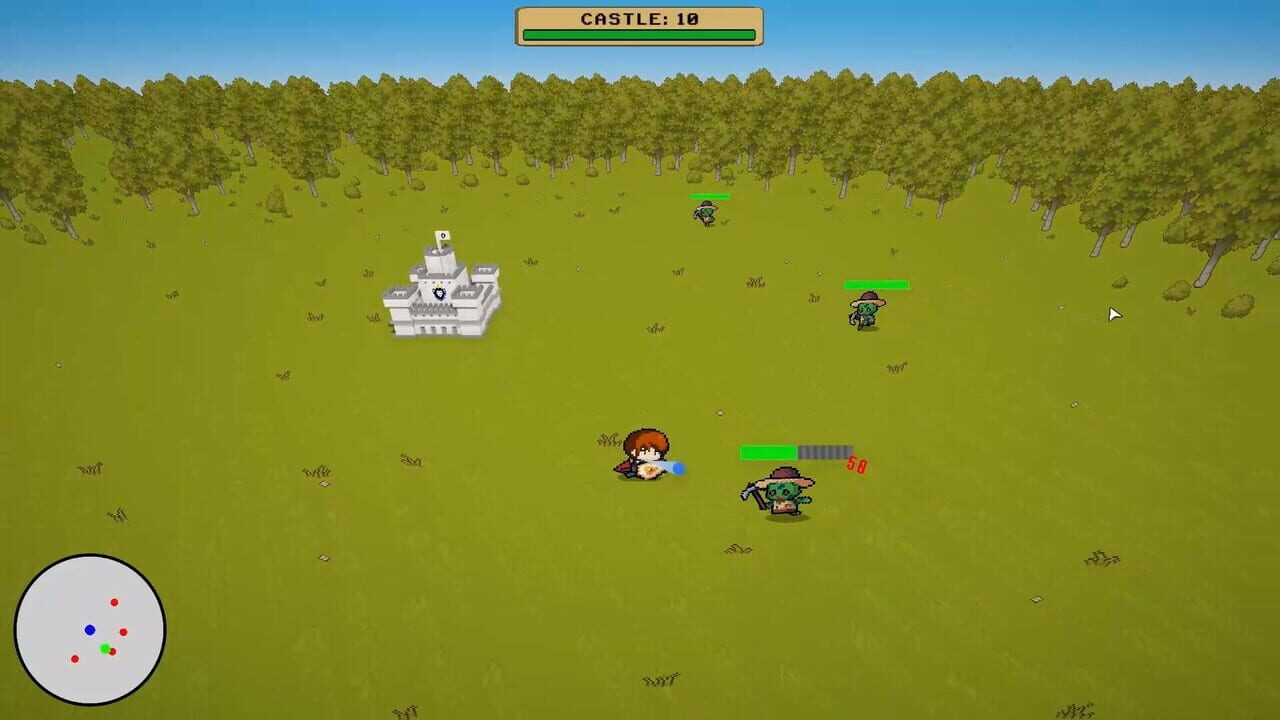
Task: Click the flag atop the castle tower
Action: [x=444, y=236]
